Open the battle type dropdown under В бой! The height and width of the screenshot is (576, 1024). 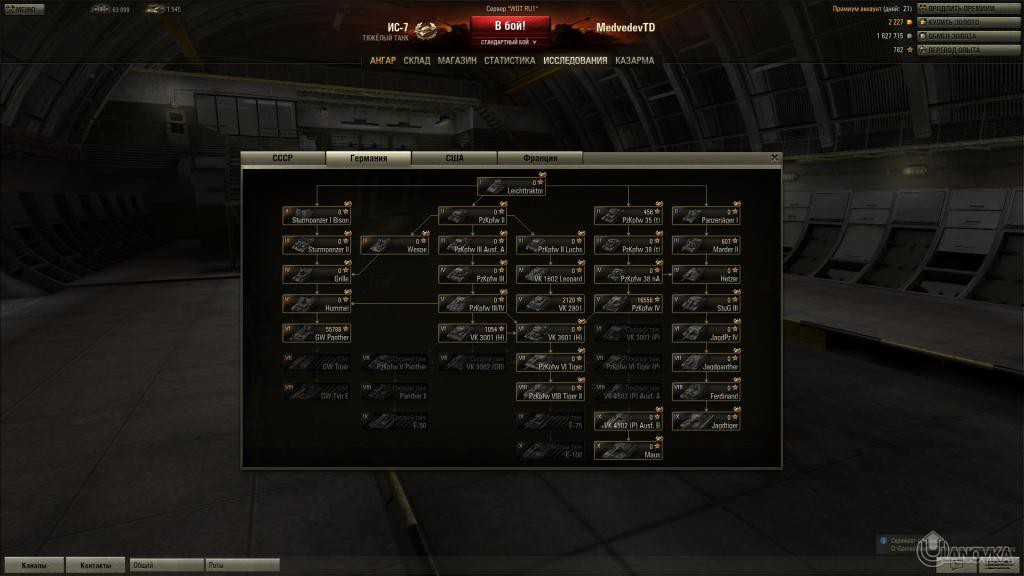(510, 42)
